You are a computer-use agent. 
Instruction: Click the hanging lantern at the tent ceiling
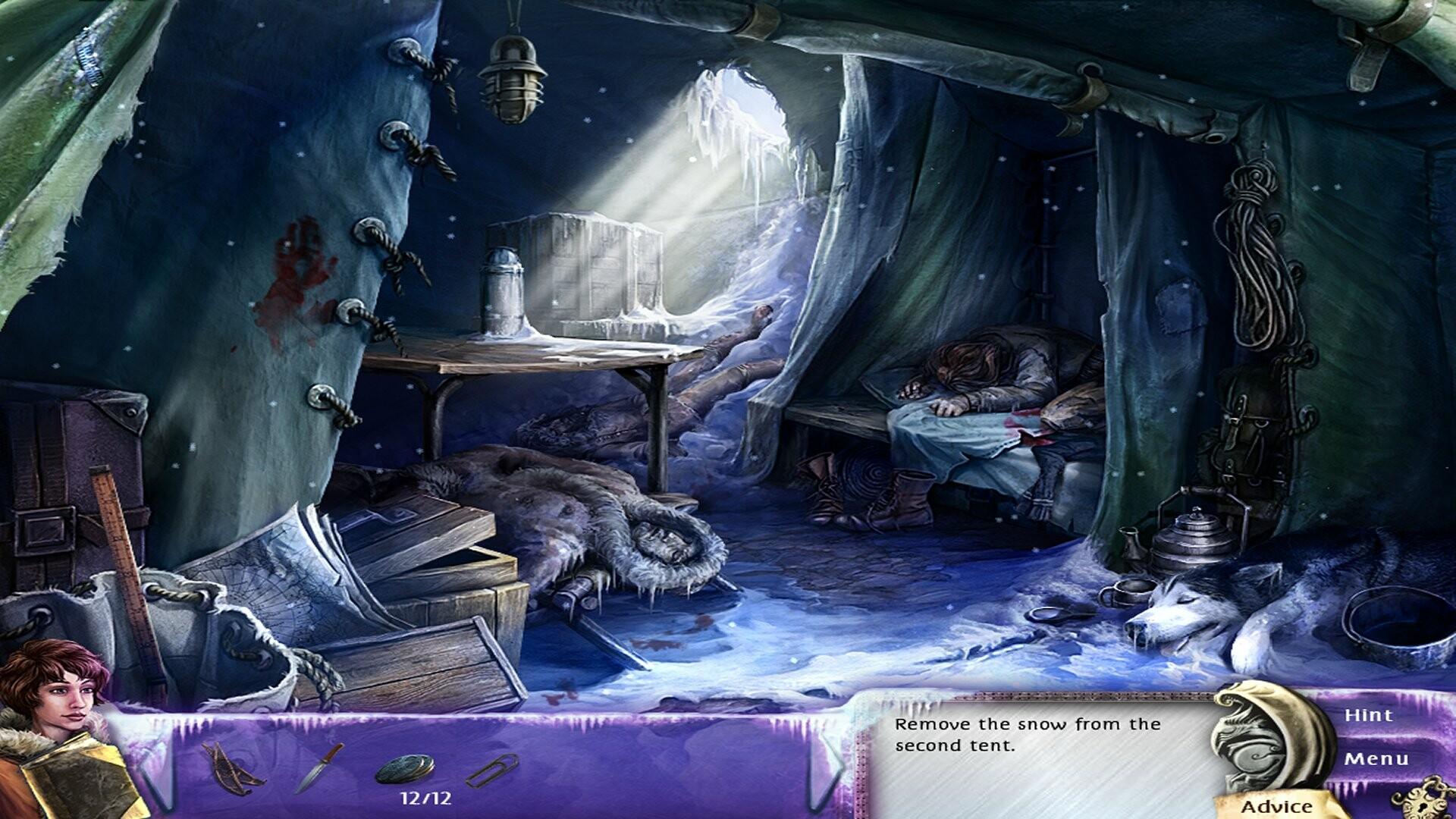click(515, 76)
